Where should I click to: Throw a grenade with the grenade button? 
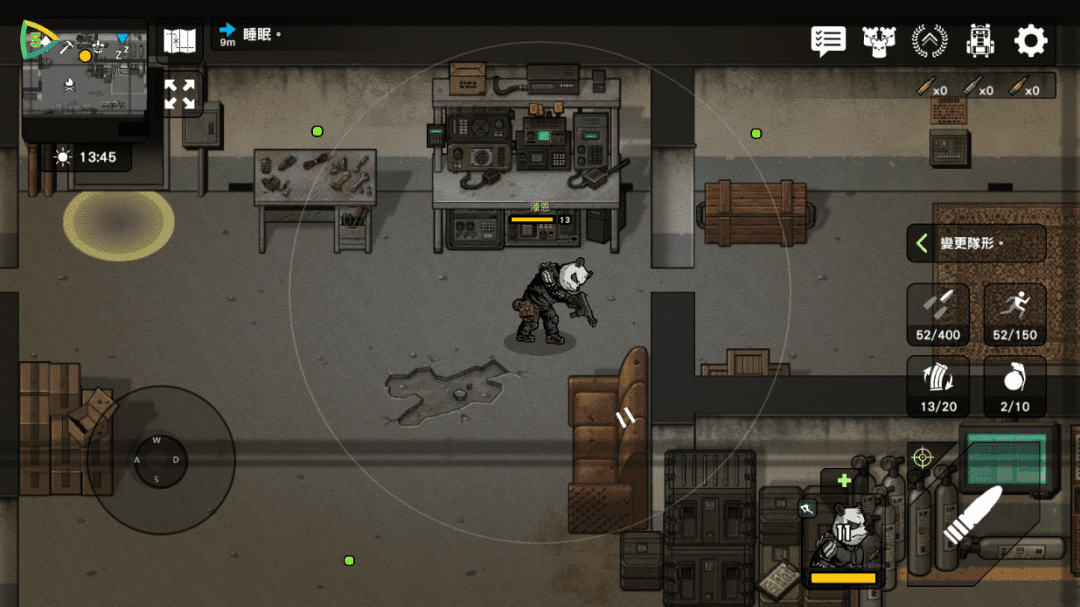point(1015,386)
